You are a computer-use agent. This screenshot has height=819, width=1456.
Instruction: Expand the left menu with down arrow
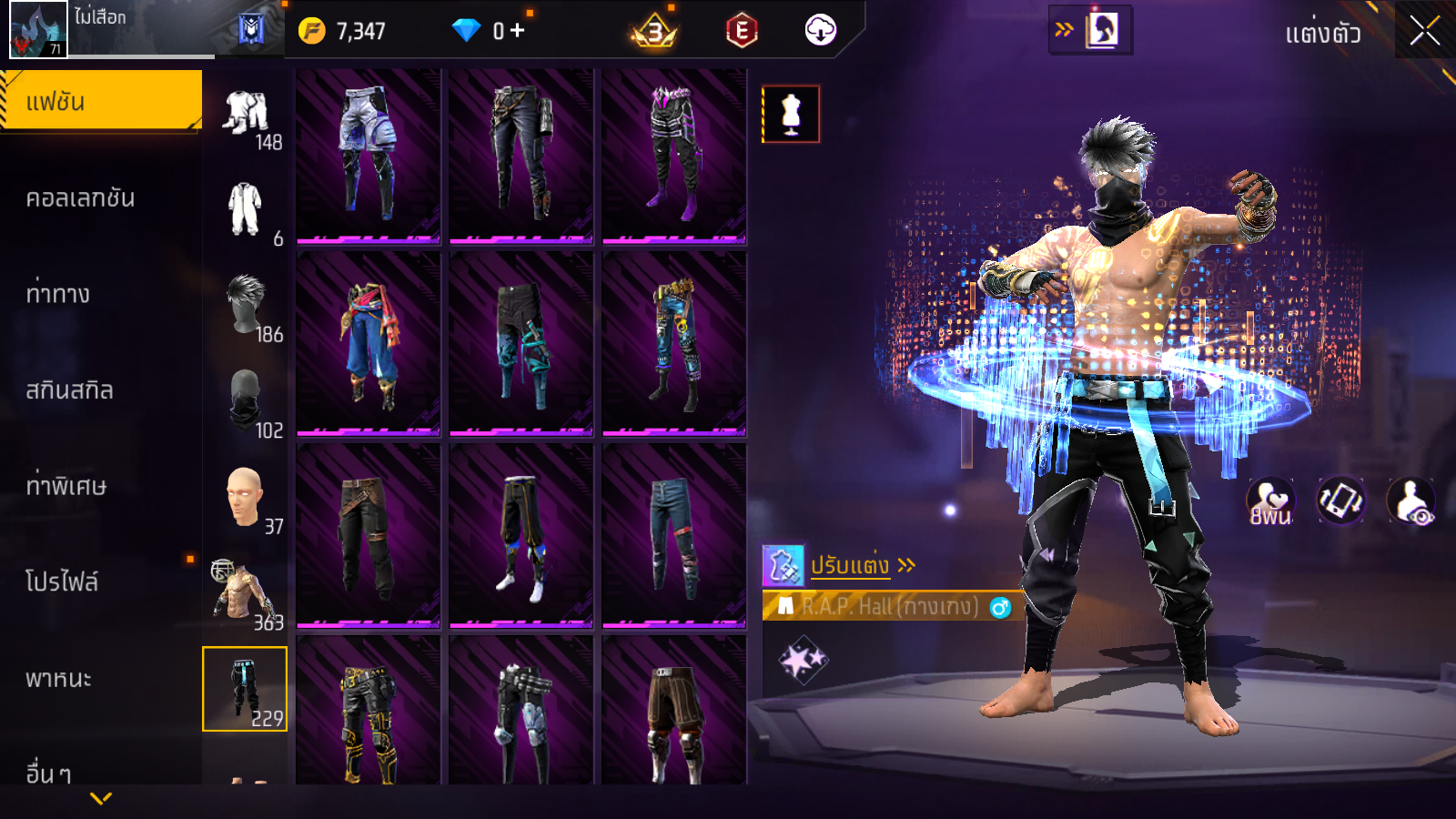coord(101,798)
